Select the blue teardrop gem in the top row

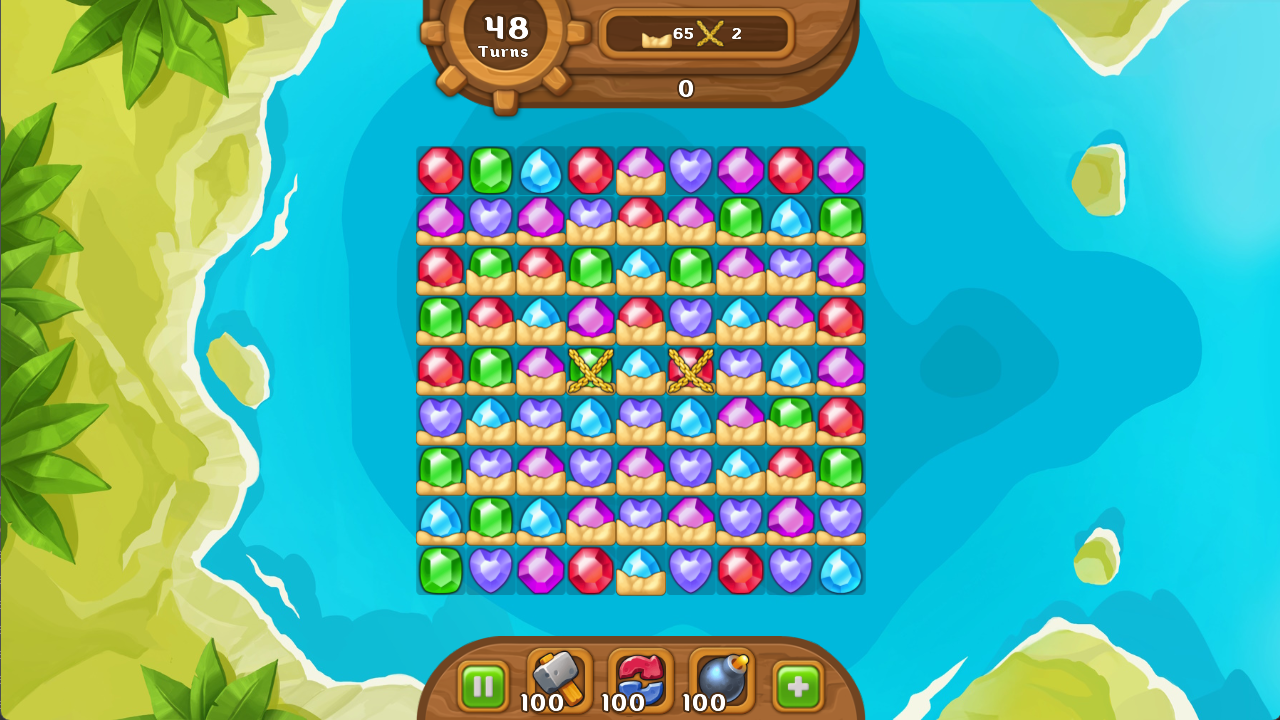point(540,170)
